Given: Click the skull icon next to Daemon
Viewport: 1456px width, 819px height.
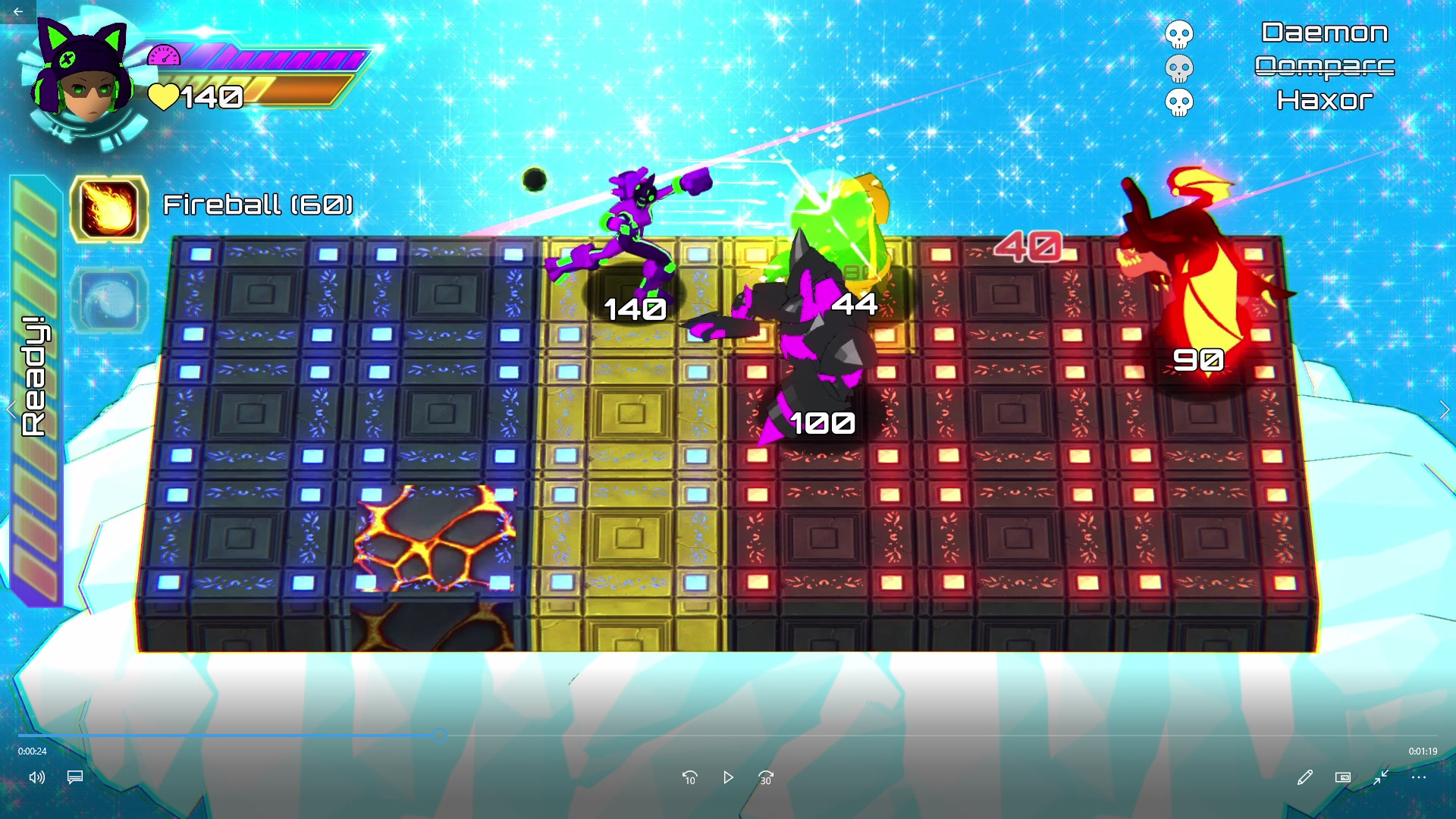Looking at the screenshot, I should click(x=1178, y=33).
